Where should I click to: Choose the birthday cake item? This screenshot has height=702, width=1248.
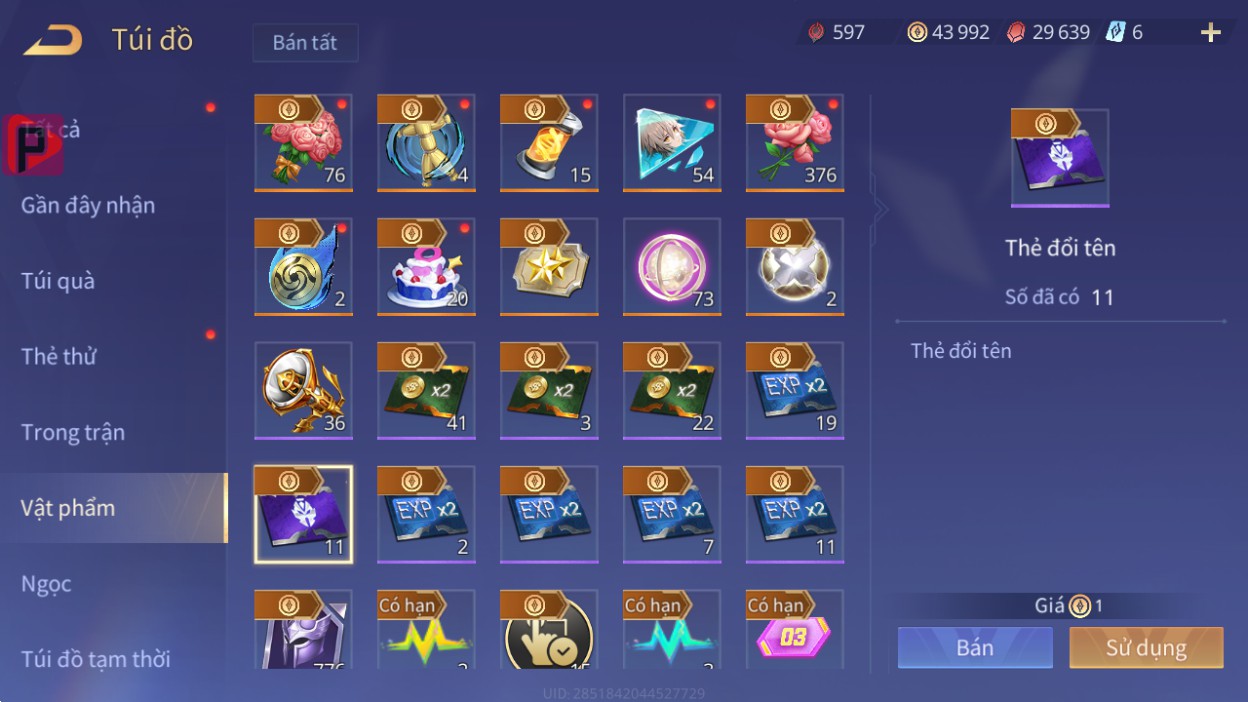point(426,266)
